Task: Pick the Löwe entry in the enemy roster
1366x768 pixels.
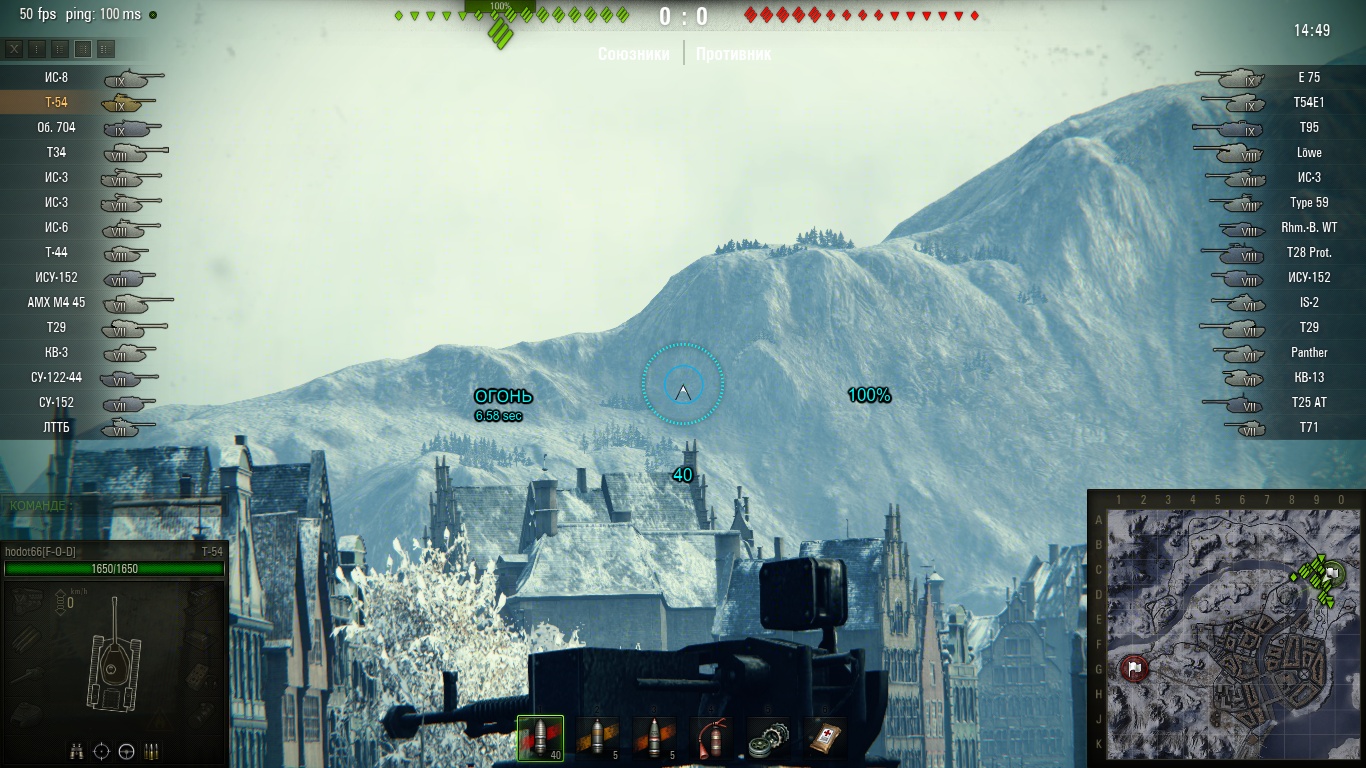Action: click(1308, 152)
